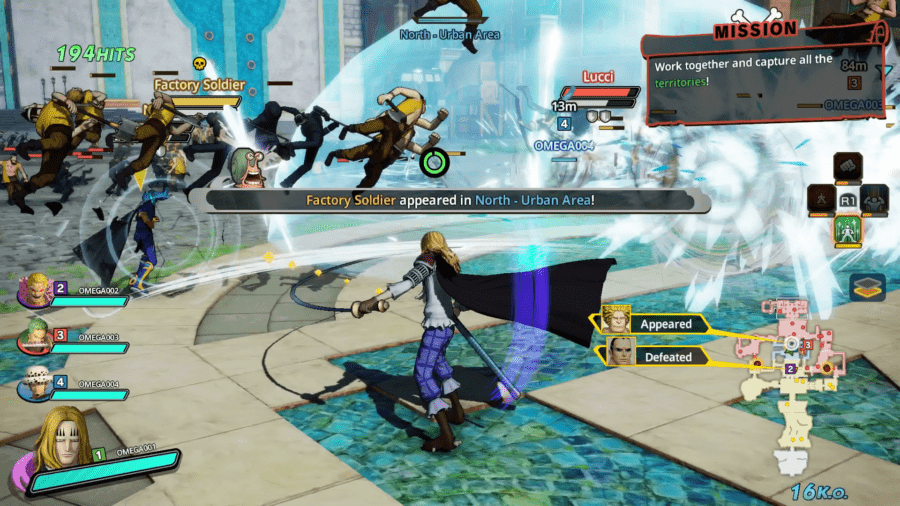The width and height of the screenshot is (900, 506).
Task: Select OMEGA002 Doflamingo ally portrait
Action: pos(35,291)
